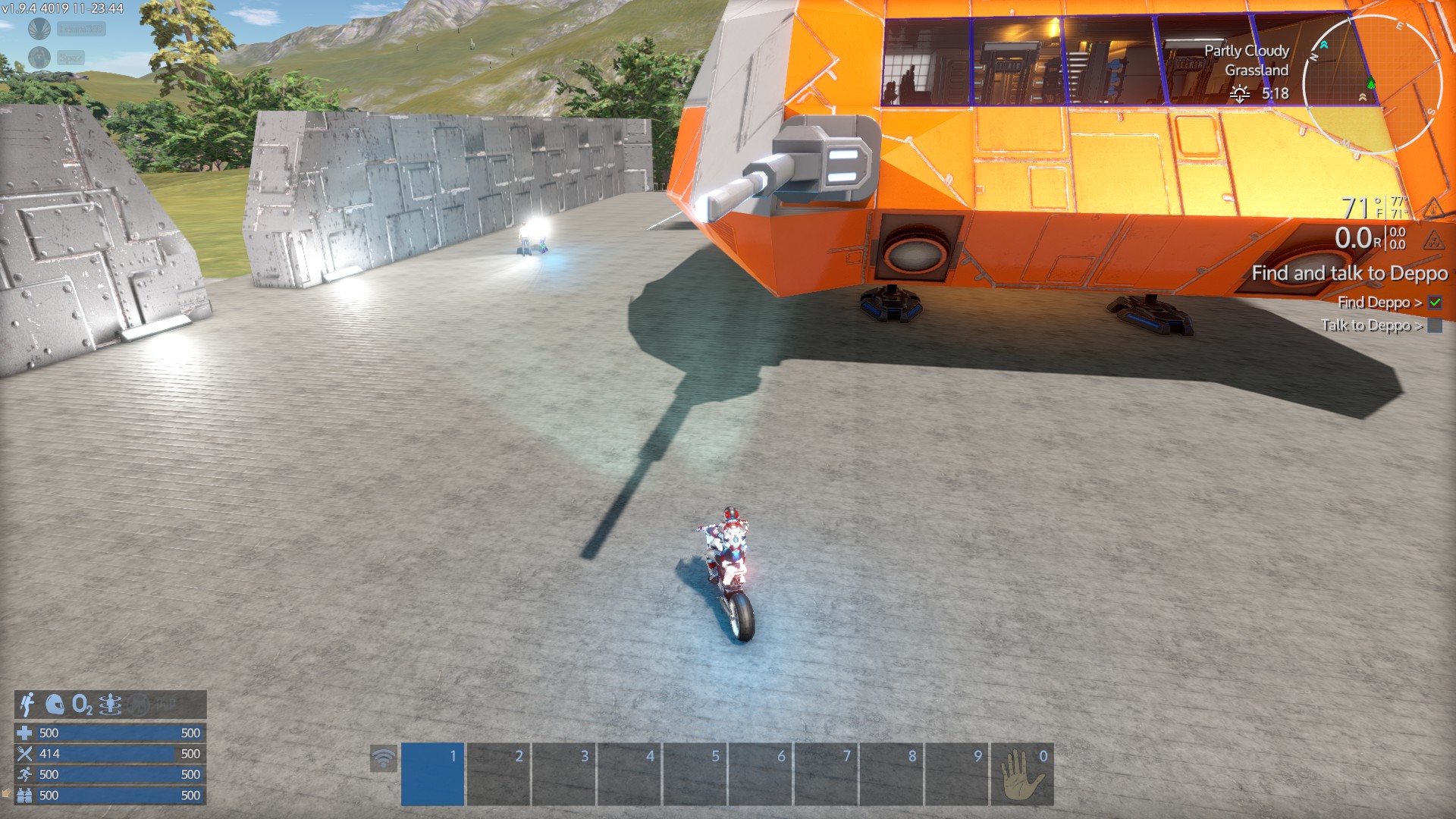Click the wireless signal icon beside the hotbar

(384, 758)
